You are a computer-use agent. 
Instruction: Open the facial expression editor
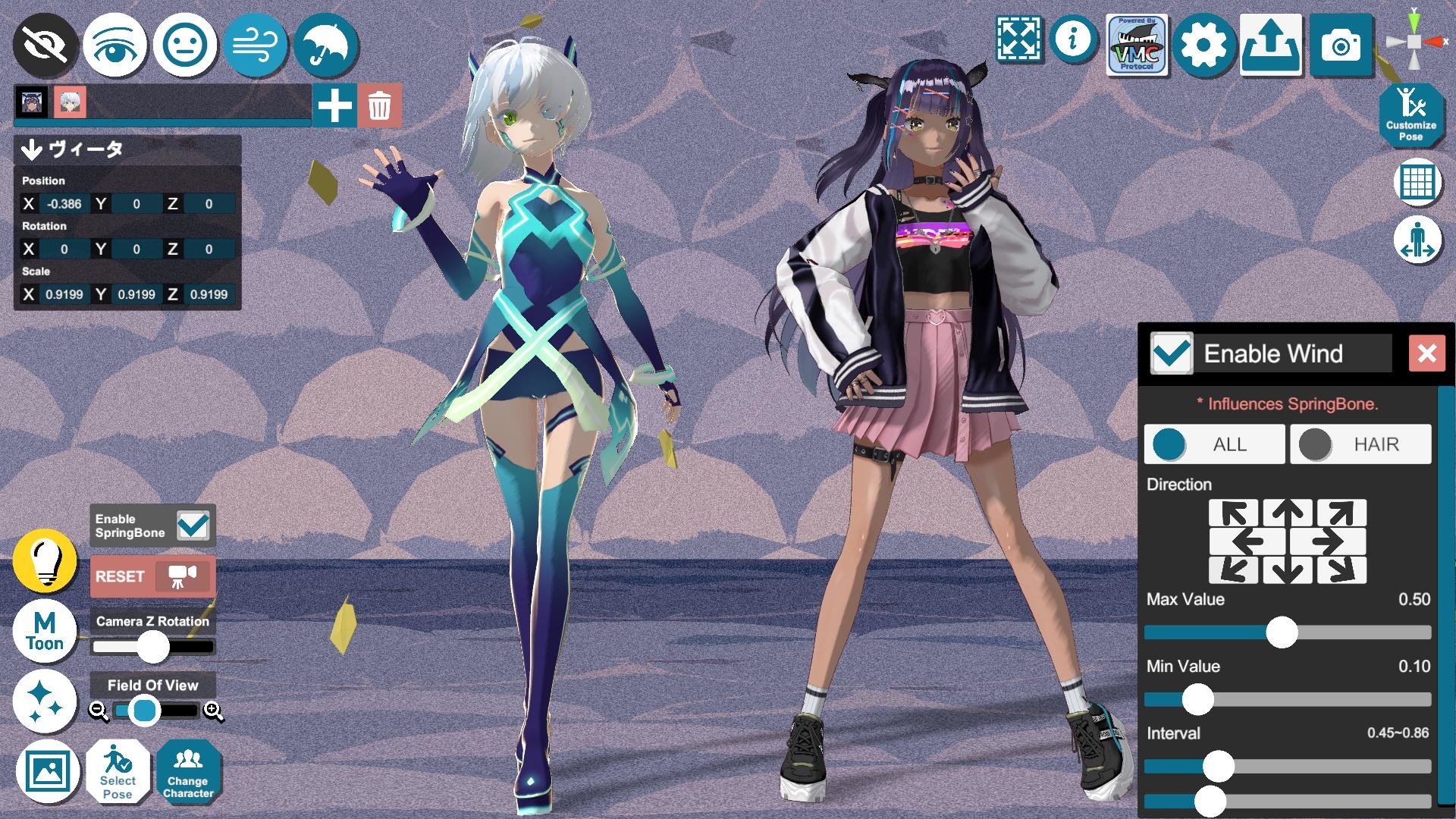pyautogui.click(x=185, y=45)
